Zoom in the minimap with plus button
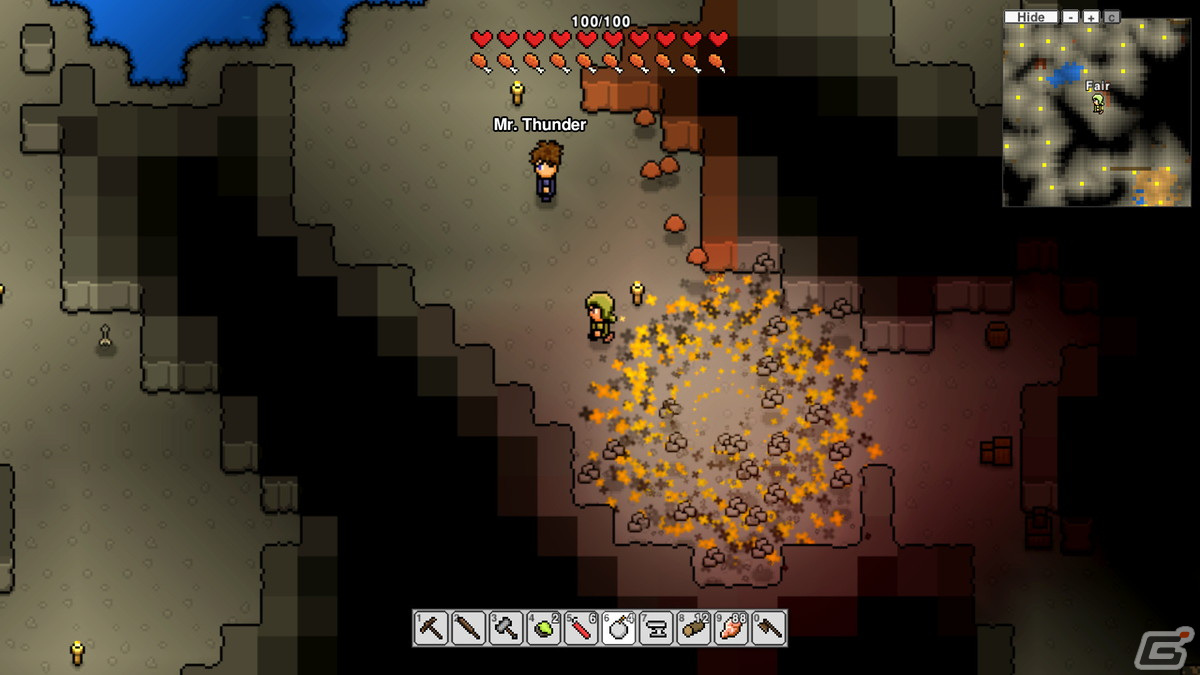The width and height of the screenshot is (1200, 675). (x=1091, y=17)
